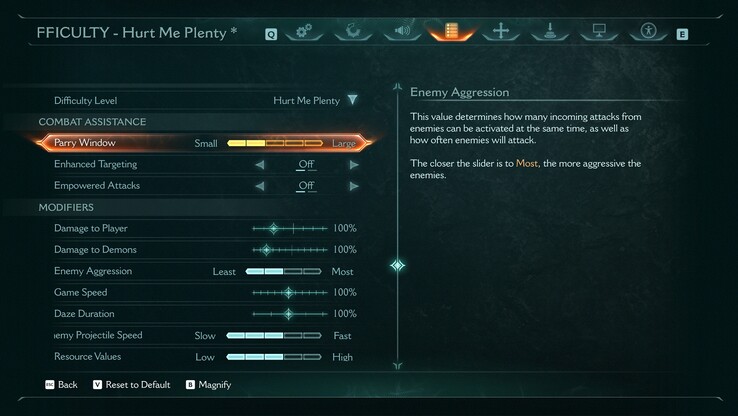Click left arrow for Empowered Attacks
The width and height of the screenshot is (738, 416).
pos(260,186)
